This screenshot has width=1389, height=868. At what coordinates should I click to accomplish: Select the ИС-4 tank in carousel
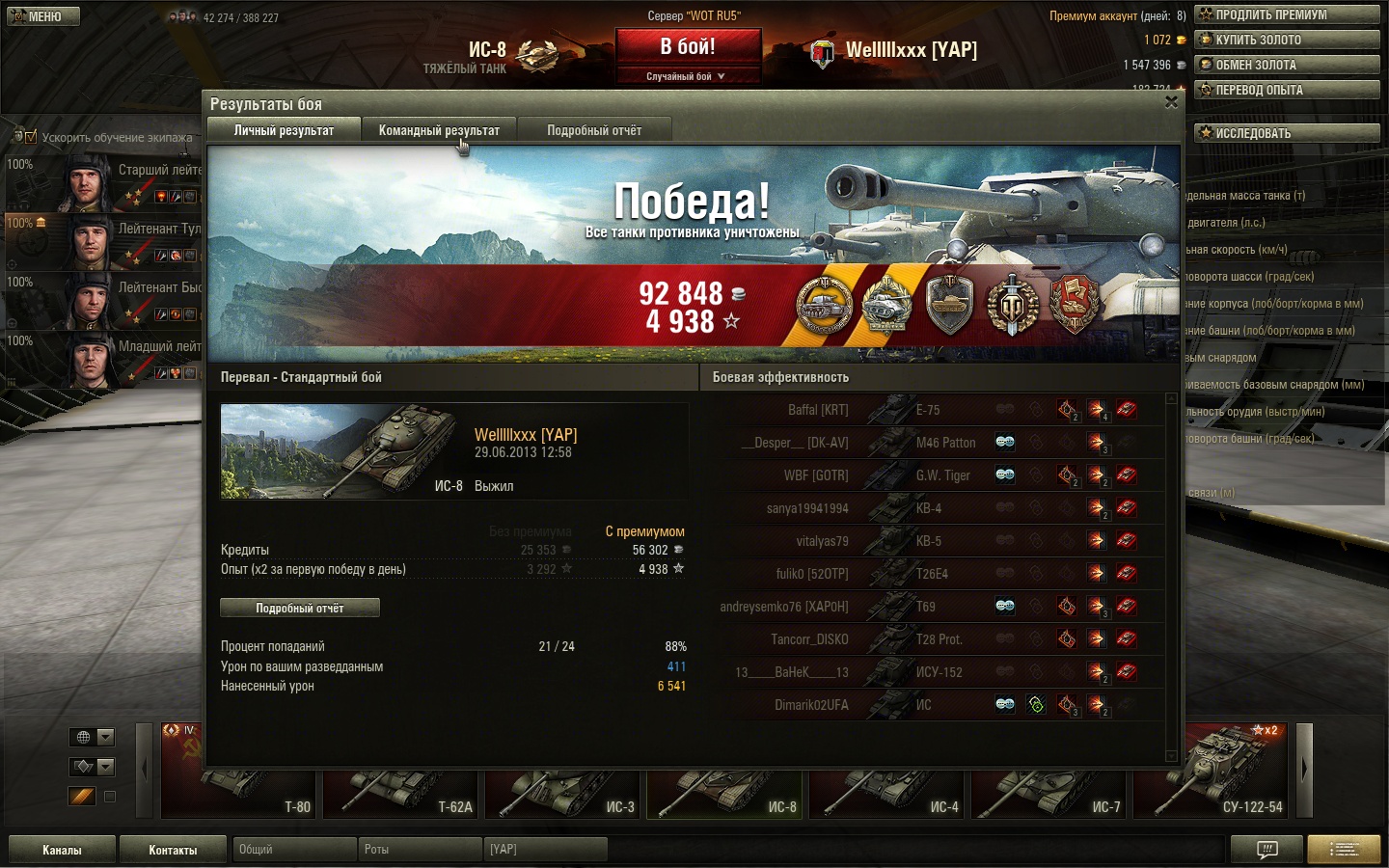point(887,793)
